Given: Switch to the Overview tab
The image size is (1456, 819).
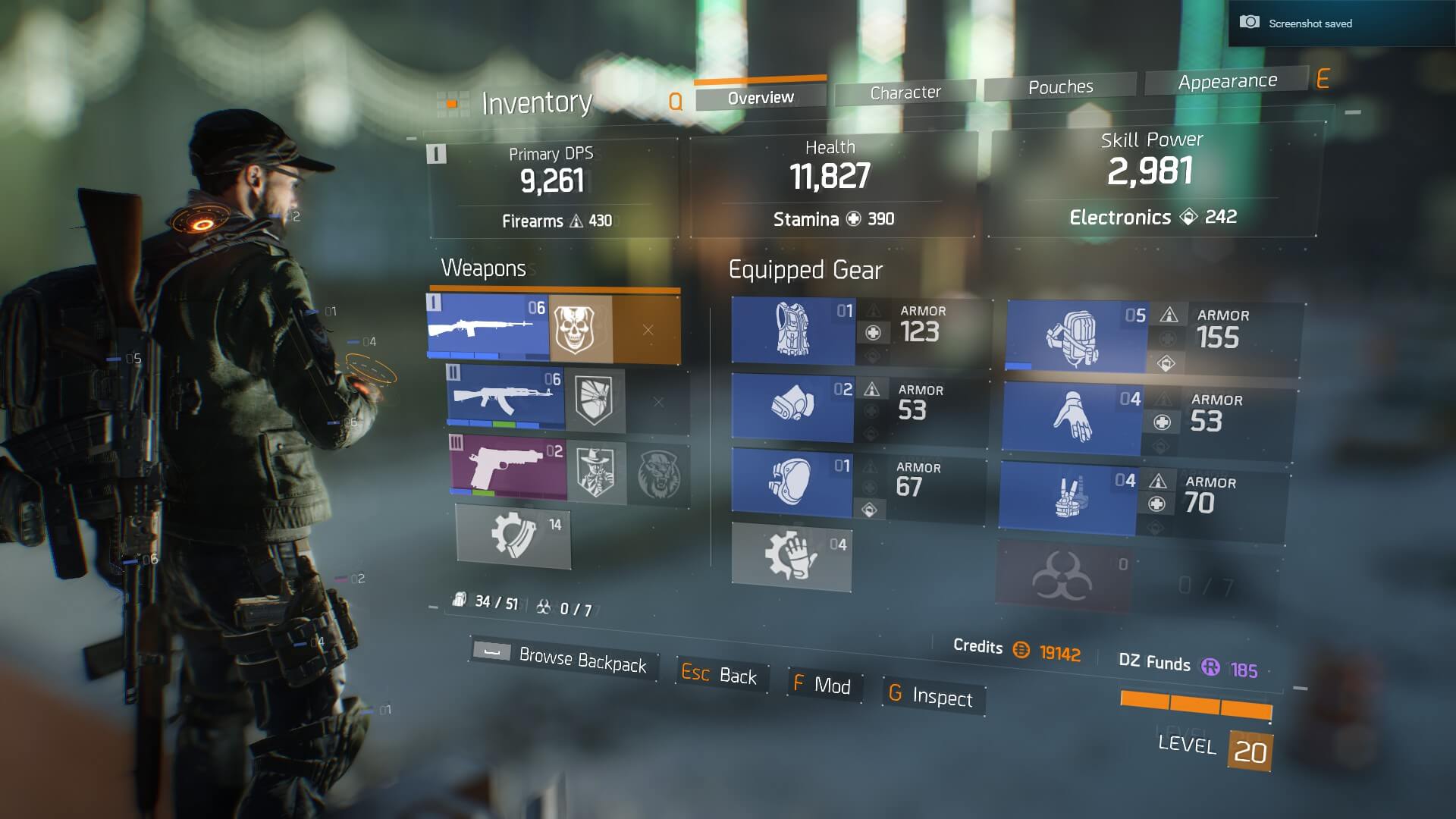Looking at the screenshot, I should click(761, 98).
